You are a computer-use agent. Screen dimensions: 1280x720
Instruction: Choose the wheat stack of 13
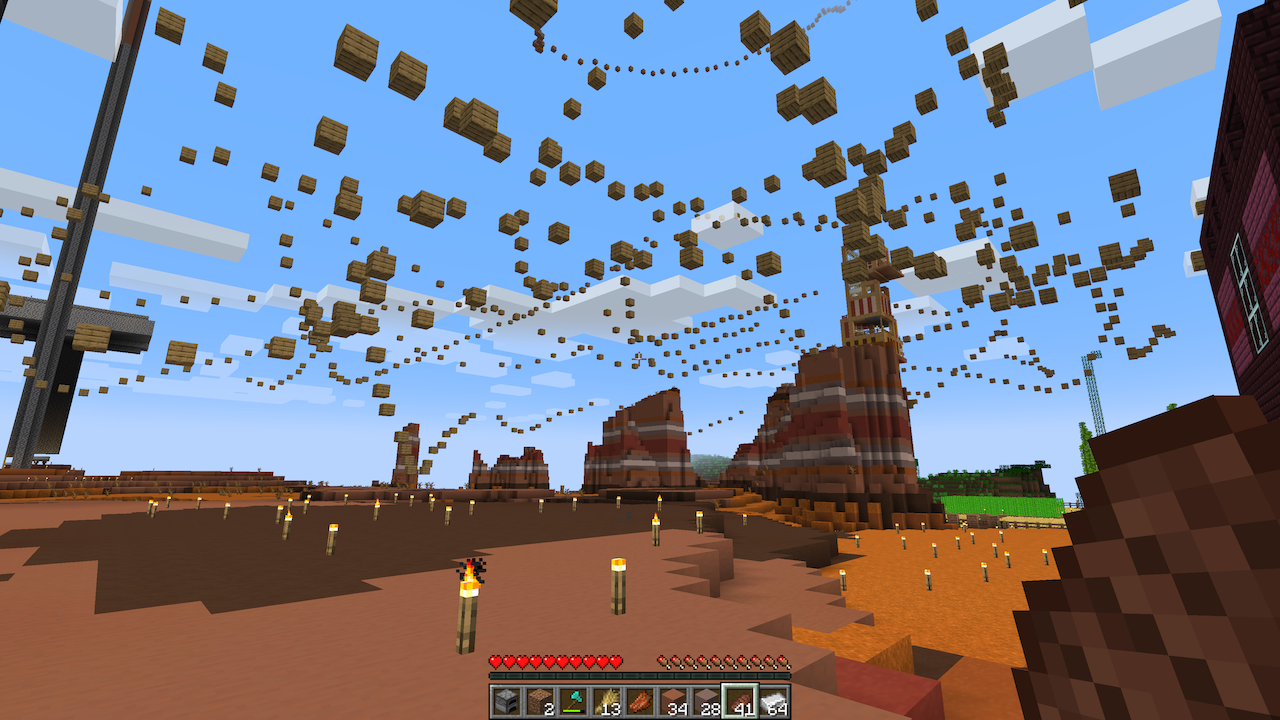pos(607,701)
